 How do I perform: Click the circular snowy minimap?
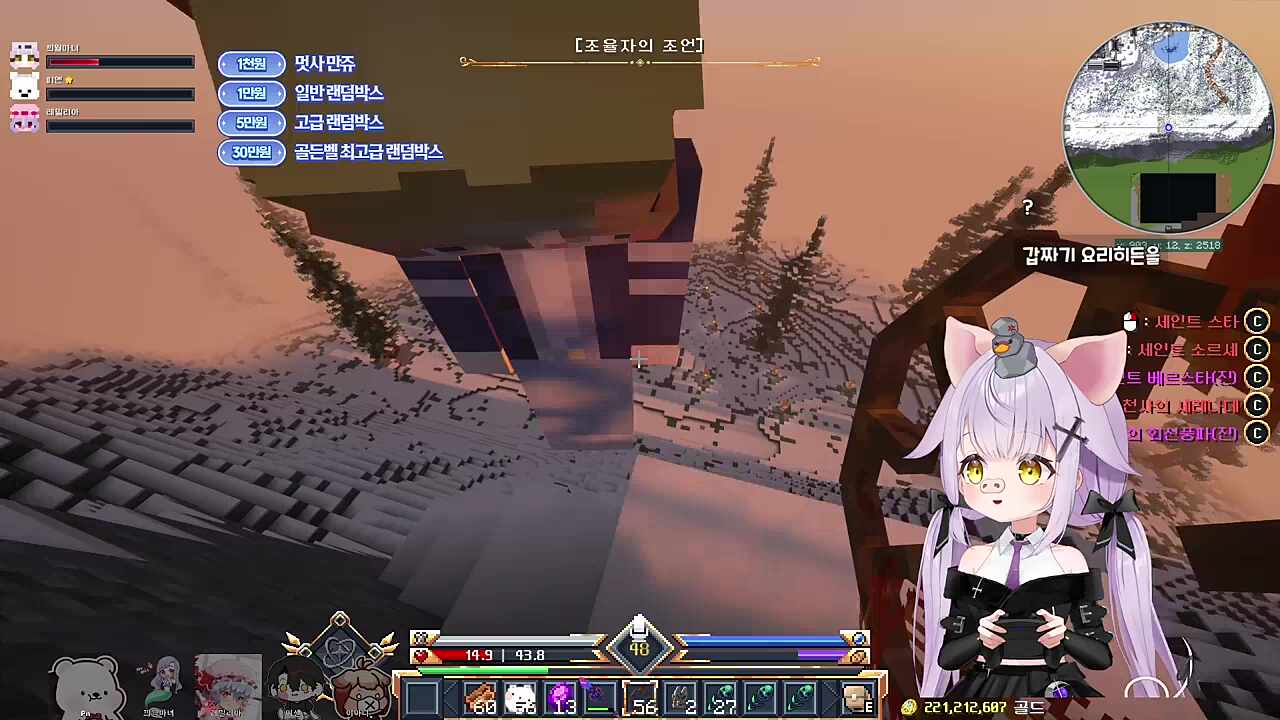[x=1167, y=128]
